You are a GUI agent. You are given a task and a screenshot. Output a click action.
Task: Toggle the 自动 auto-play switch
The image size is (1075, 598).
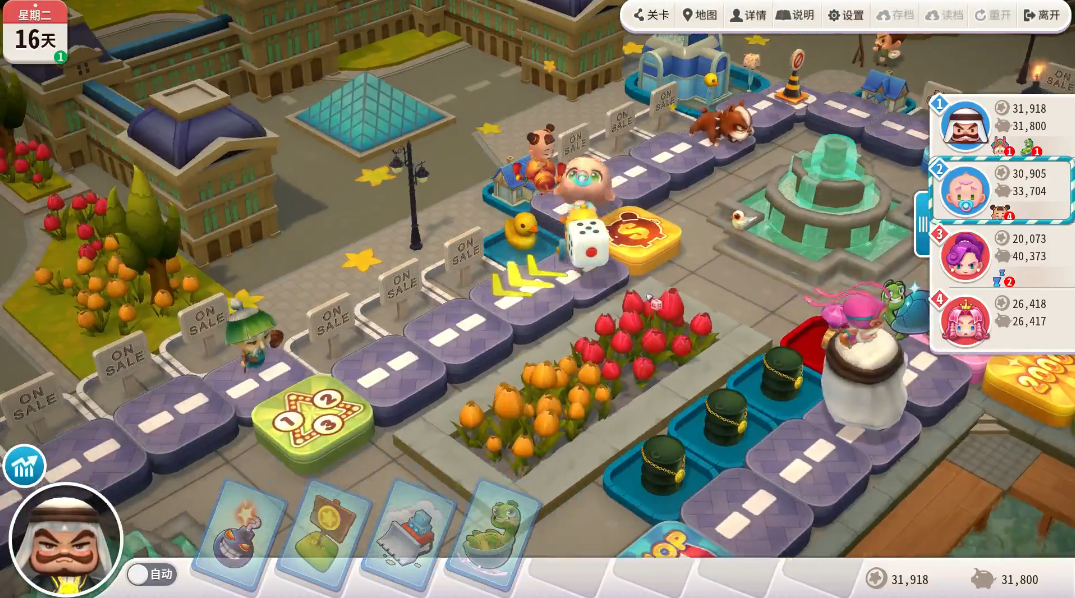151,574
